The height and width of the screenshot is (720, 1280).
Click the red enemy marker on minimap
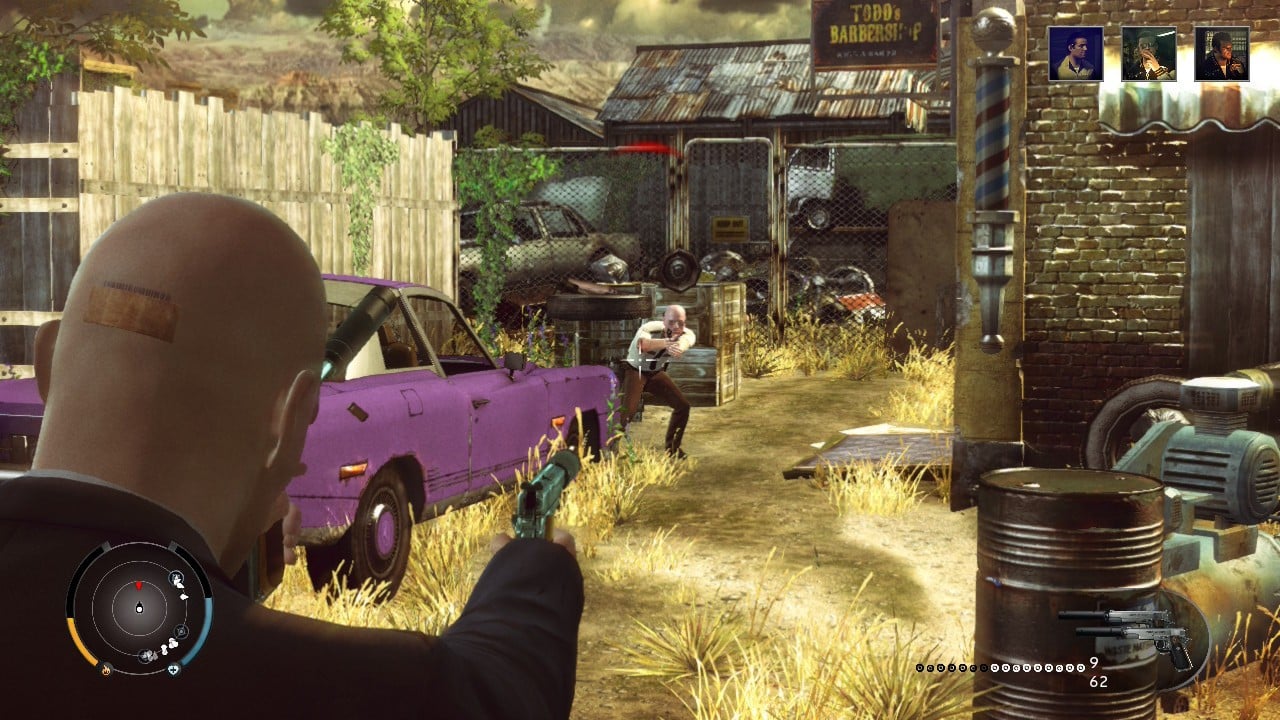click(139, 584)
